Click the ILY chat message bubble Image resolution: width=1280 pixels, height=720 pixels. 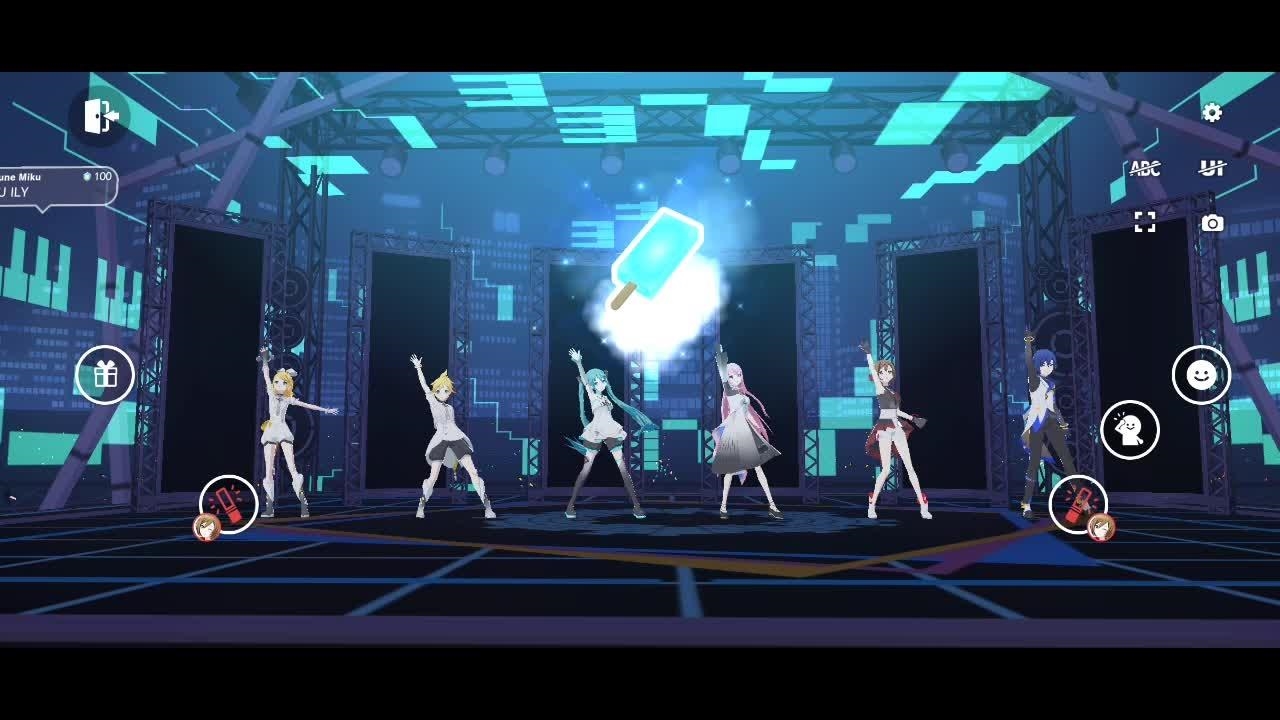click(x=57, y=186)
